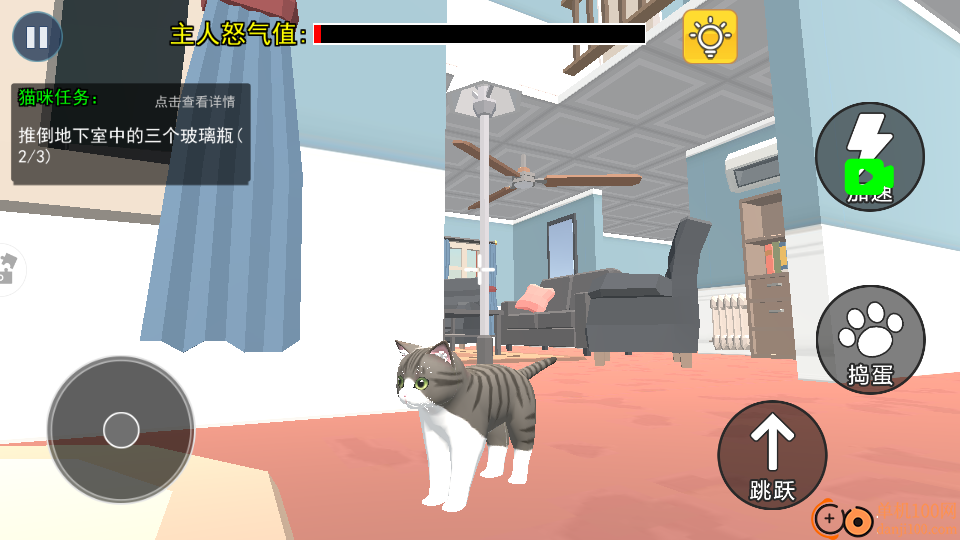Viewport: 960px width, 540px height.
Task: Pause the game with the pause button
Action: point(37,37)
